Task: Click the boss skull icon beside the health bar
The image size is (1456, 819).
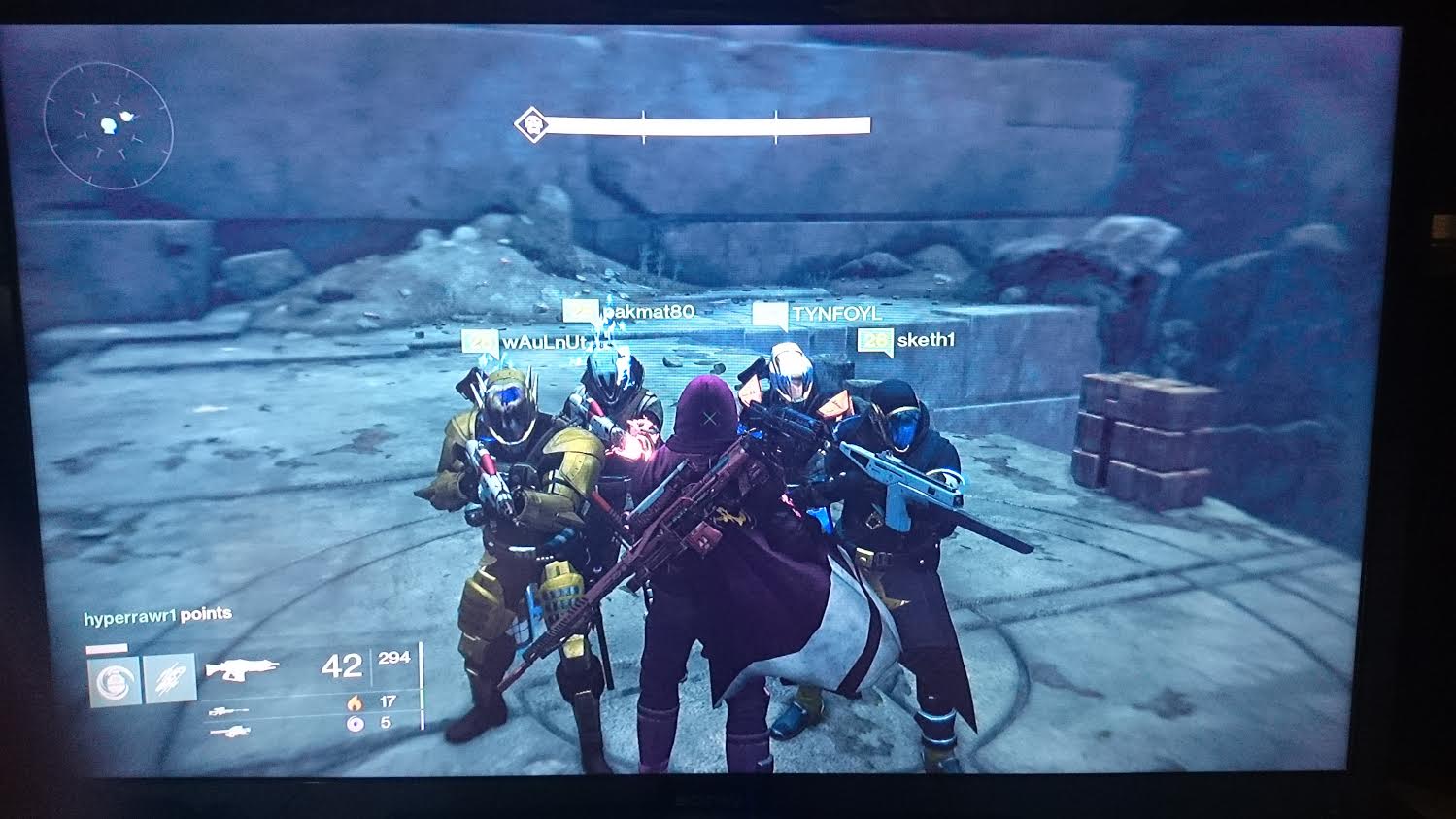Action: (x=529, y=124)
